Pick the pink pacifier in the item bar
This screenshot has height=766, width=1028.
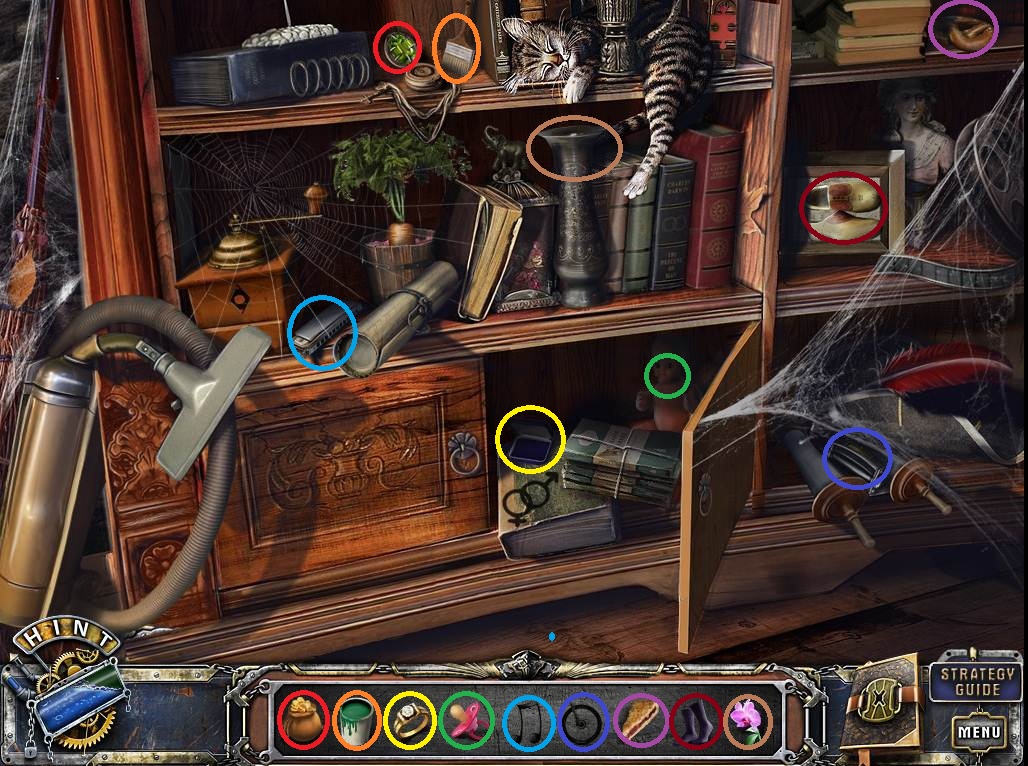(x=466, y=720)
